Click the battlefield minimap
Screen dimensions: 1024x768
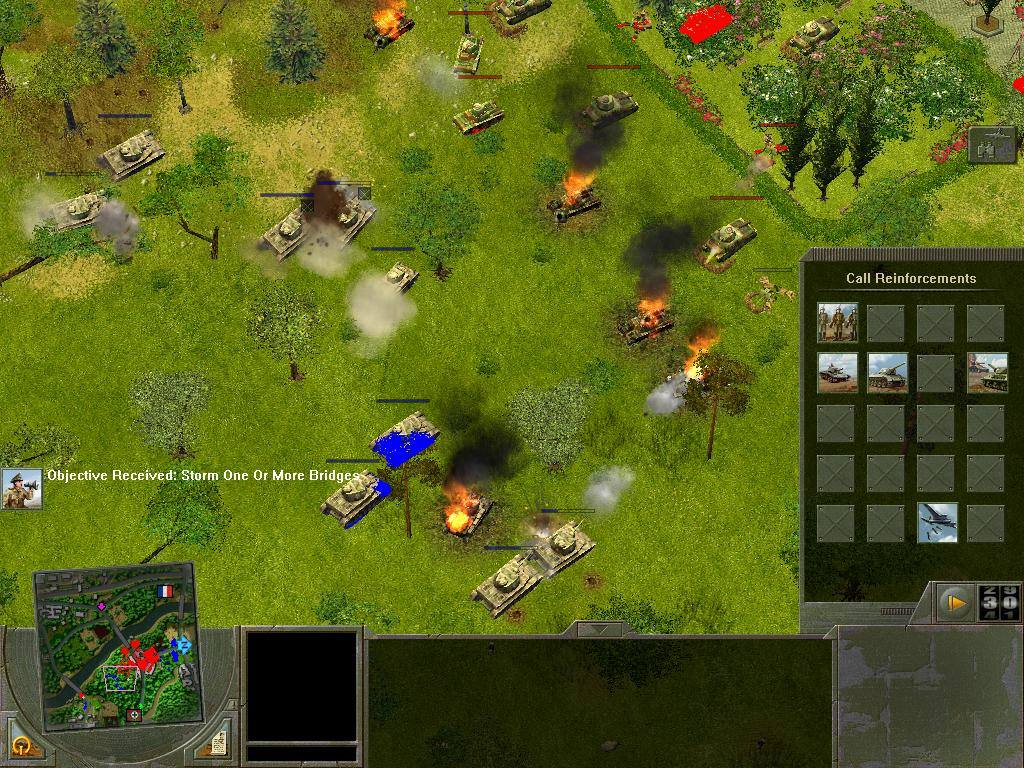pos(113,648)
